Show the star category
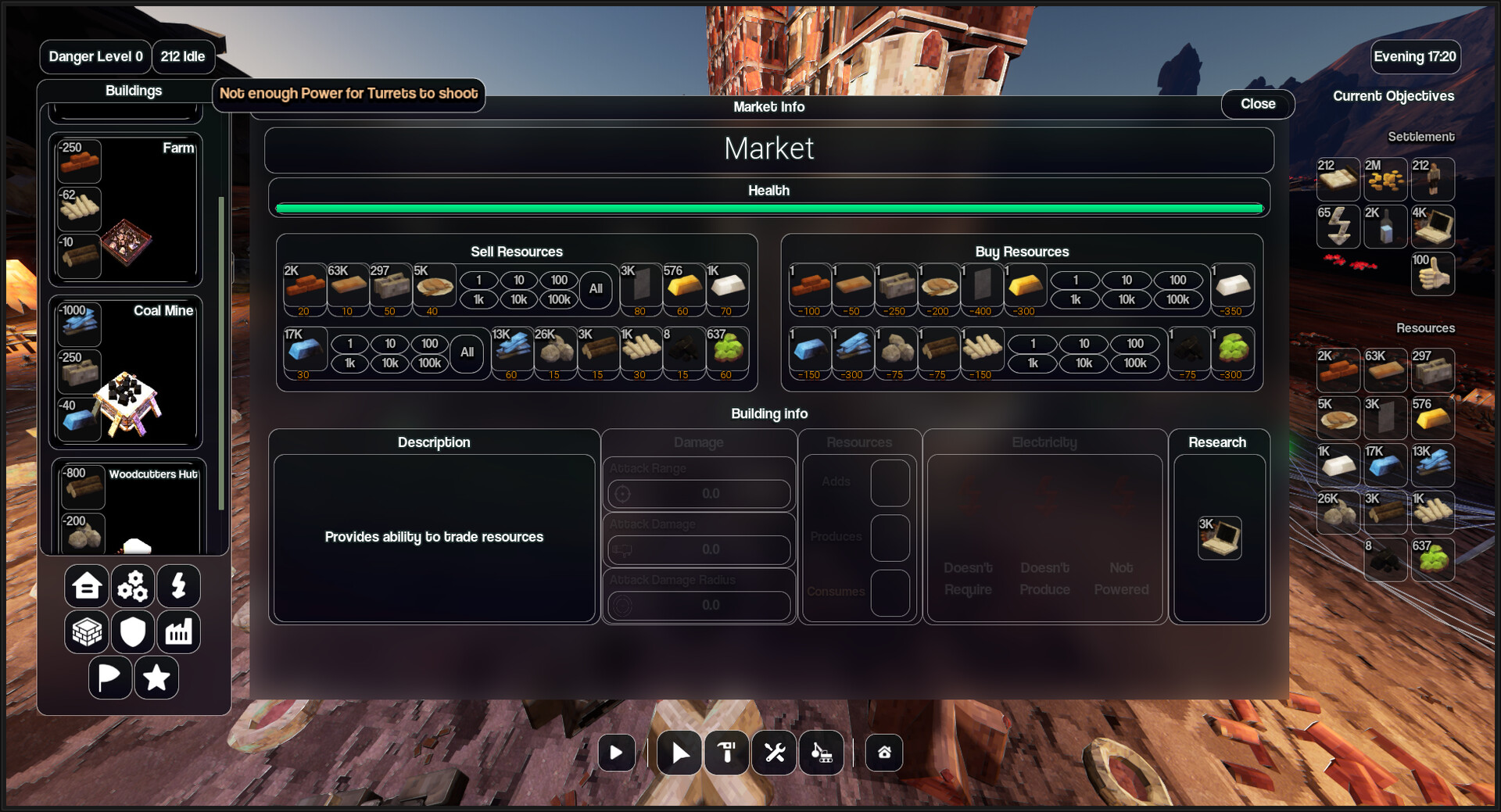The height and width of the screenshot is (812, 1501). (156, 678)
